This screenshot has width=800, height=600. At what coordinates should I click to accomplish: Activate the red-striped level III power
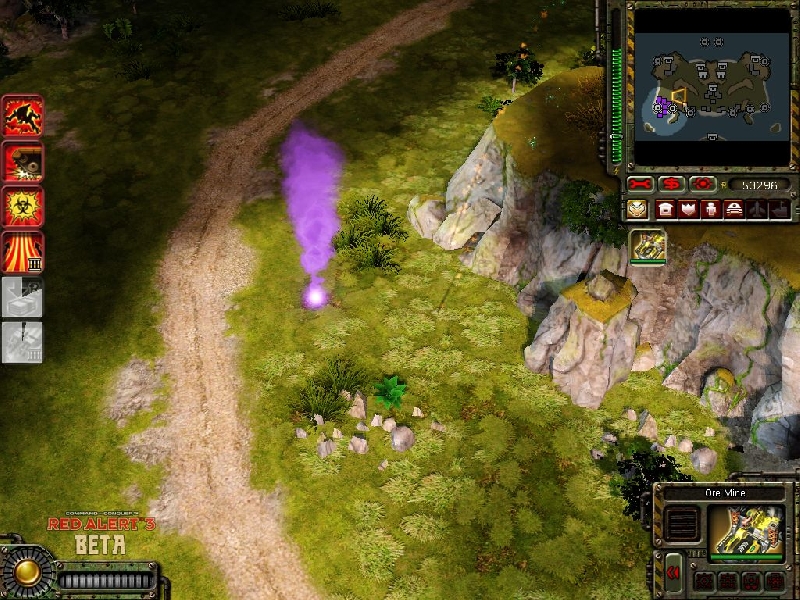pyautogui.click(x=21, y=251)
